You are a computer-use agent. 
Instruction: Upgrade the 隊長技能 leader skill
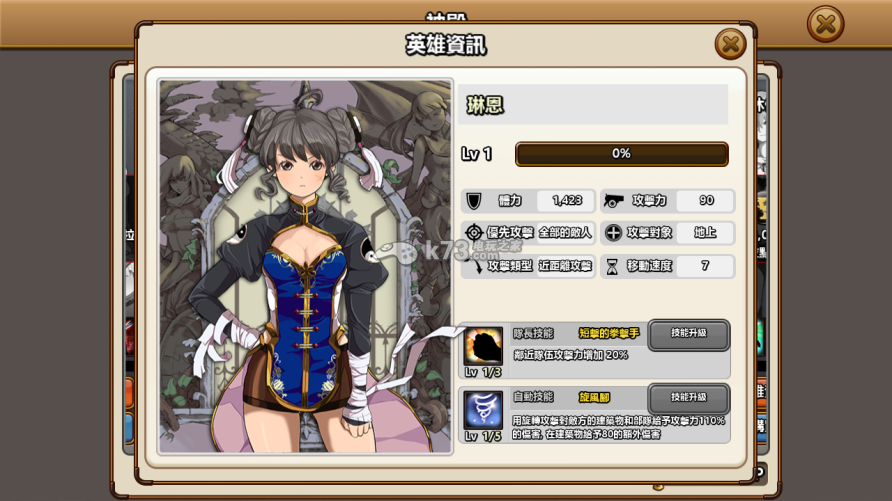(688, 334)
